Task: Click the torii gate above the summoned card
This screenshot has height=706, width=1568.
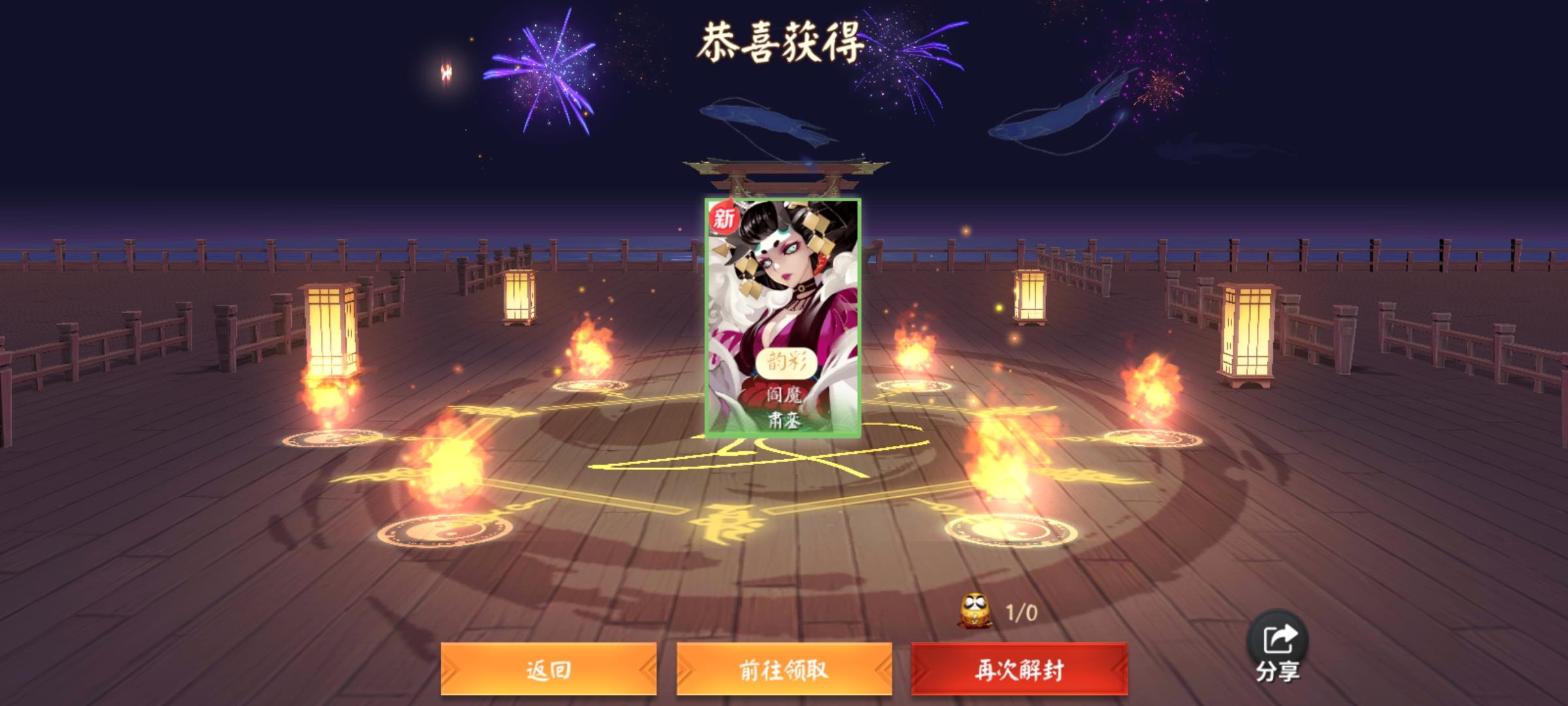Action: 781,175
